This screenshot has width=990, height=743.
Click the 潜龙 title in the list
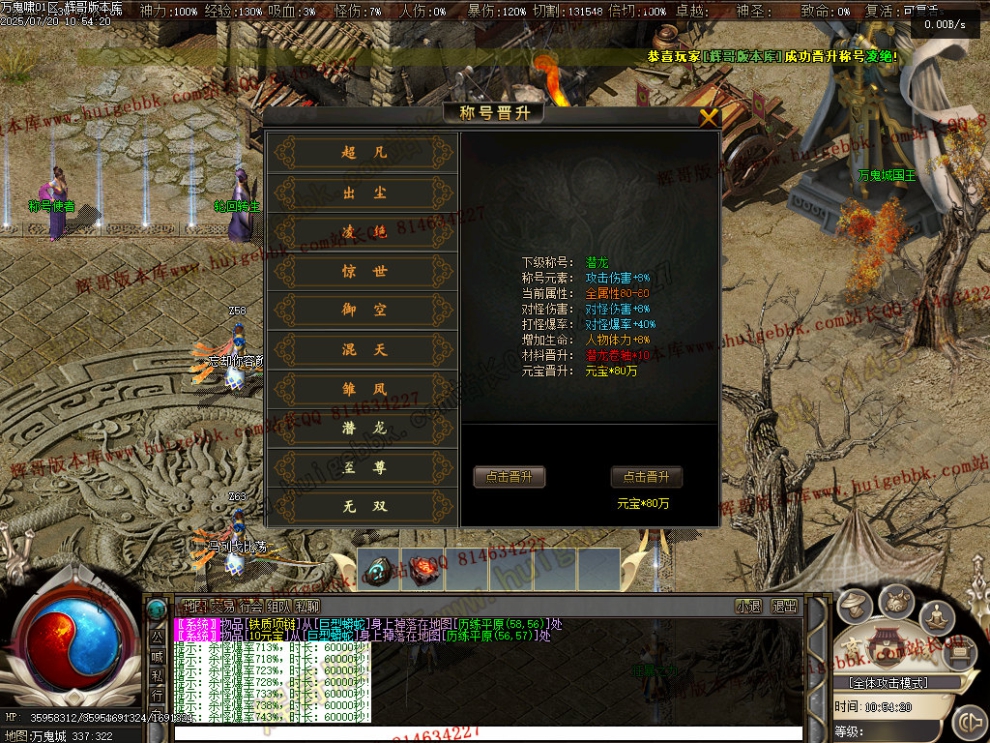pyautogui.click(x=363, y=428)
